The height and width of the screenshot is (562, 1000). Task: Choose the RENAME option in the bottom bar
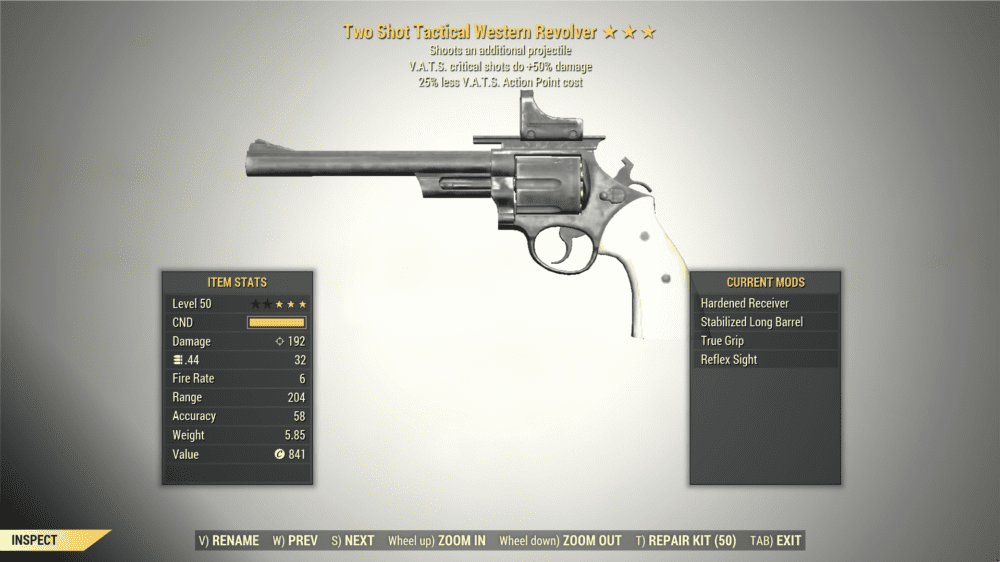point(229,541)
